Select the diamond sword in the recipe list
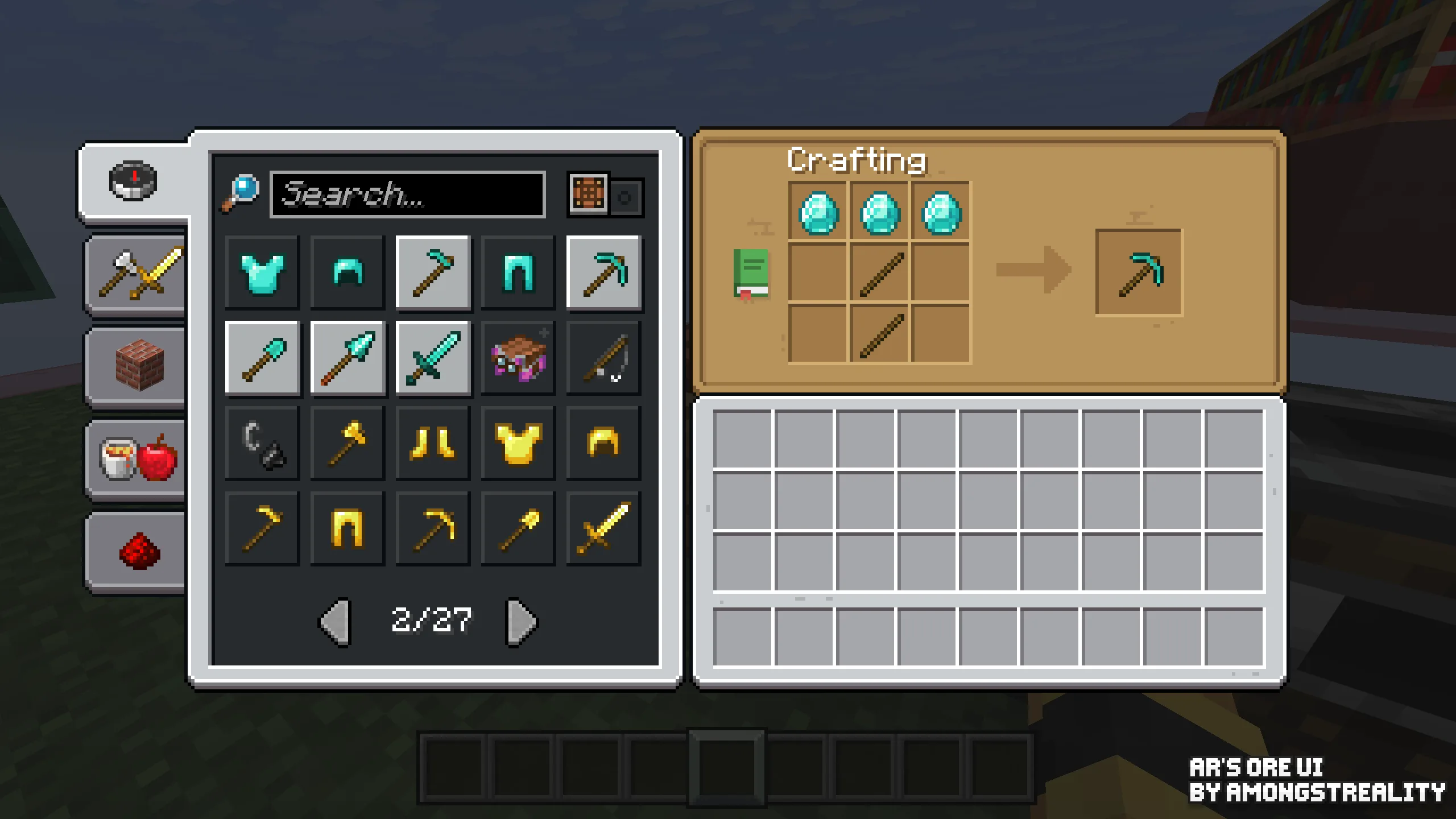 coord(432,358)
